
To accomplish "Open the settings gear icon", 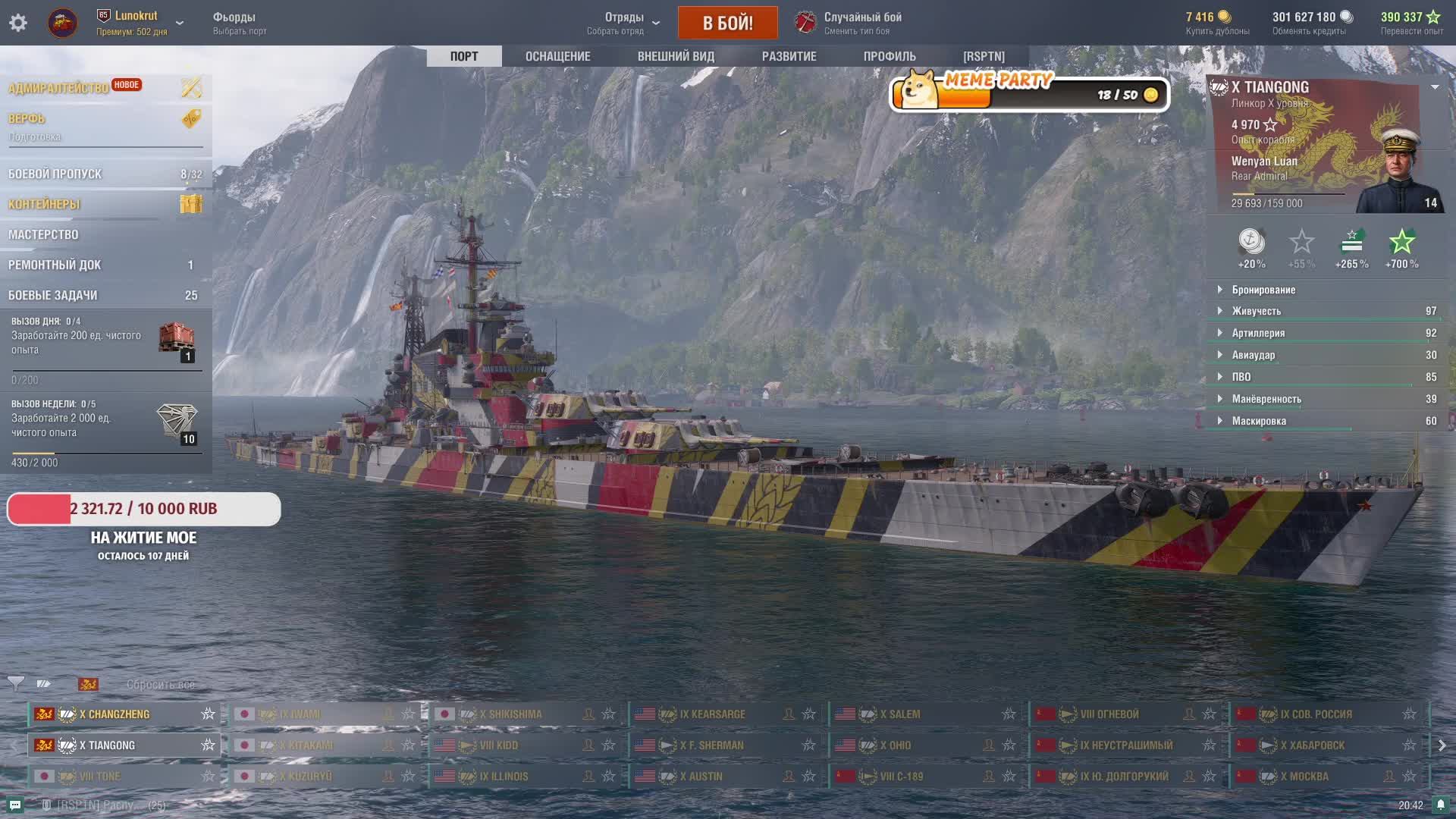I will 18,23.
